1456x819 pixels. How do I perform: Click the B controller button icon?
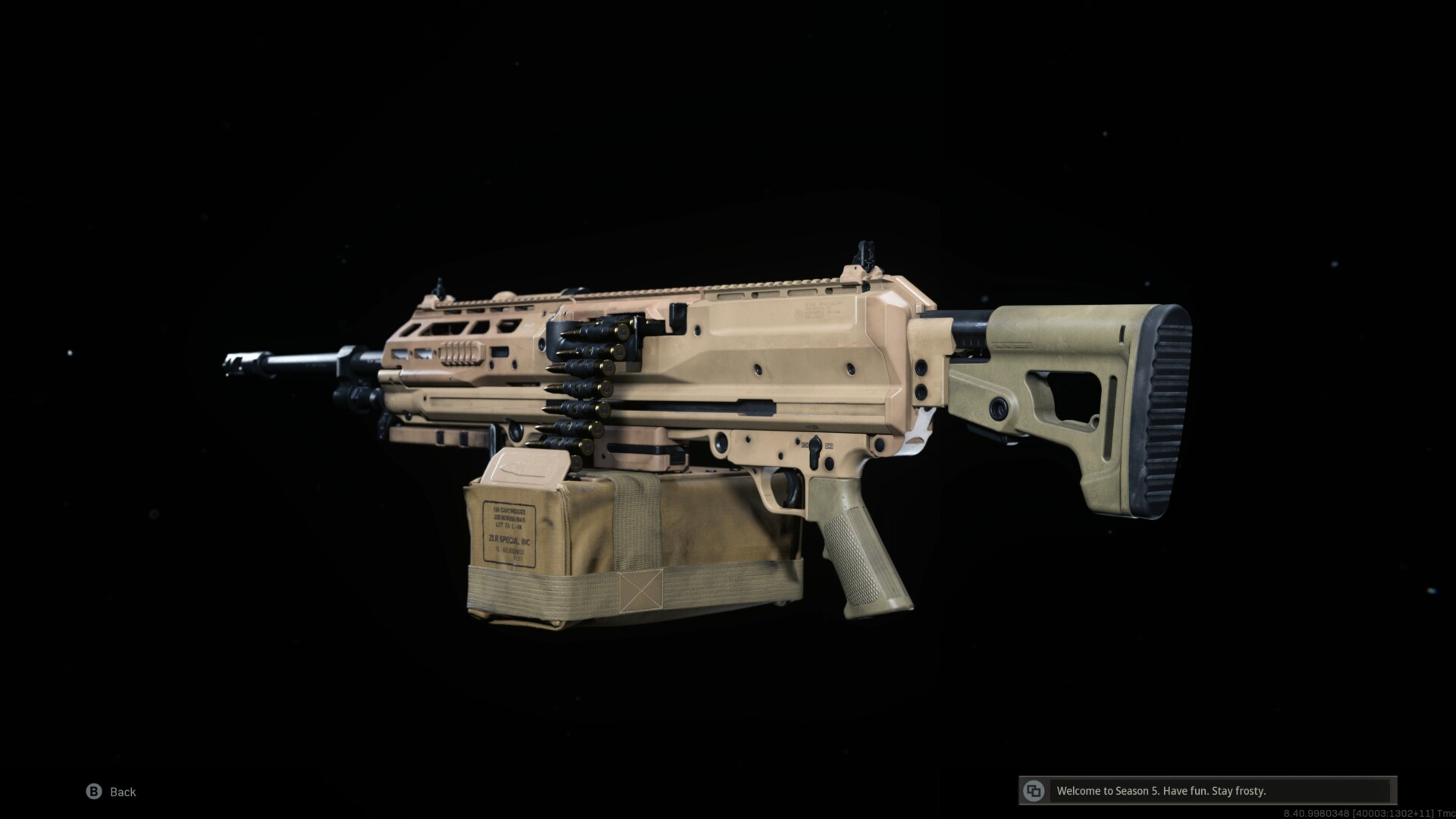pyautogui.click(x=93, y=792)
